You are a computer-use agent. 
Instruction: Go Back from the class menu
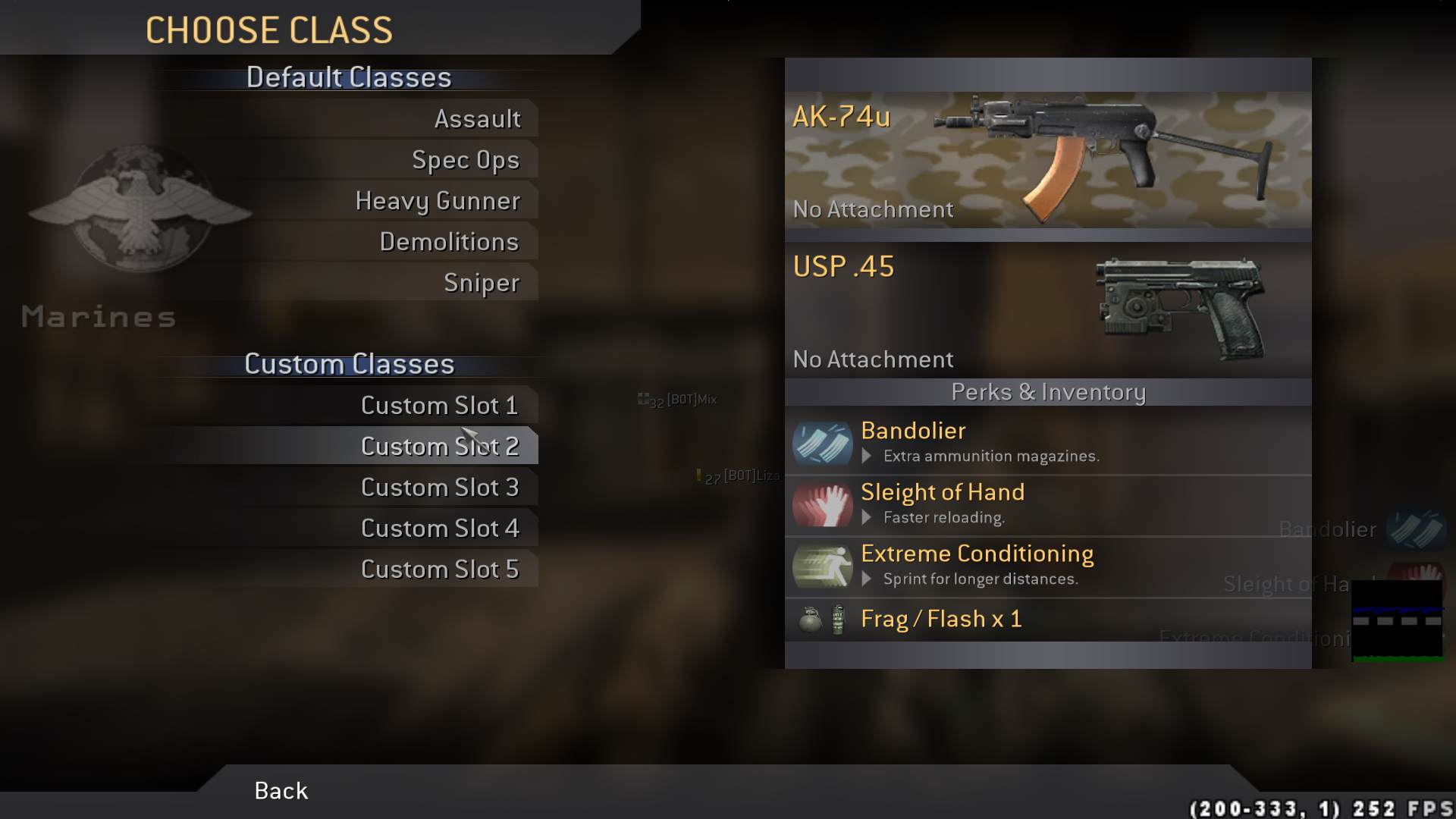tap(281, 791)
